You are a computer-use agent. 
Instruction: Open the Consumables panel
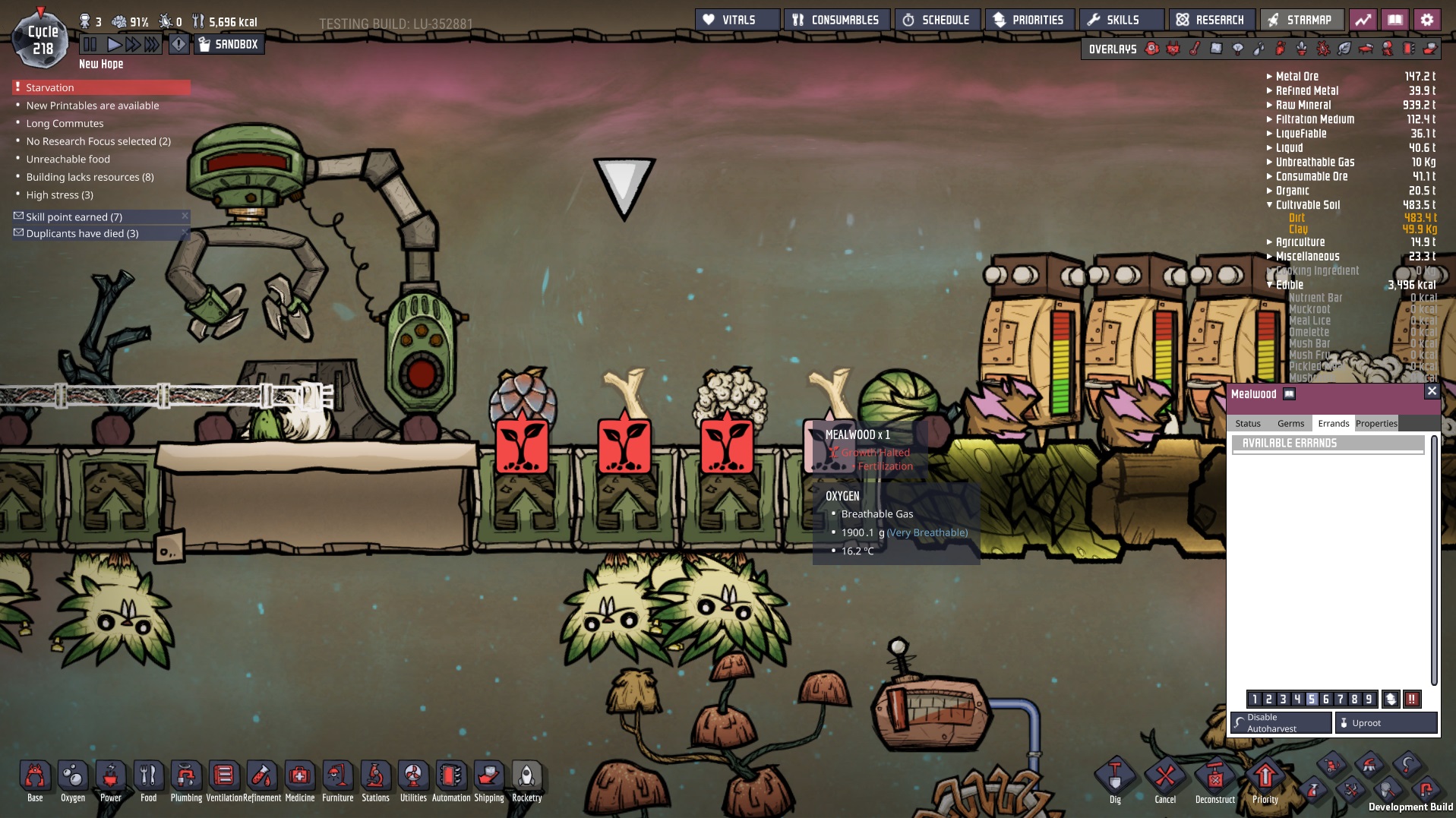click(836, 20)
